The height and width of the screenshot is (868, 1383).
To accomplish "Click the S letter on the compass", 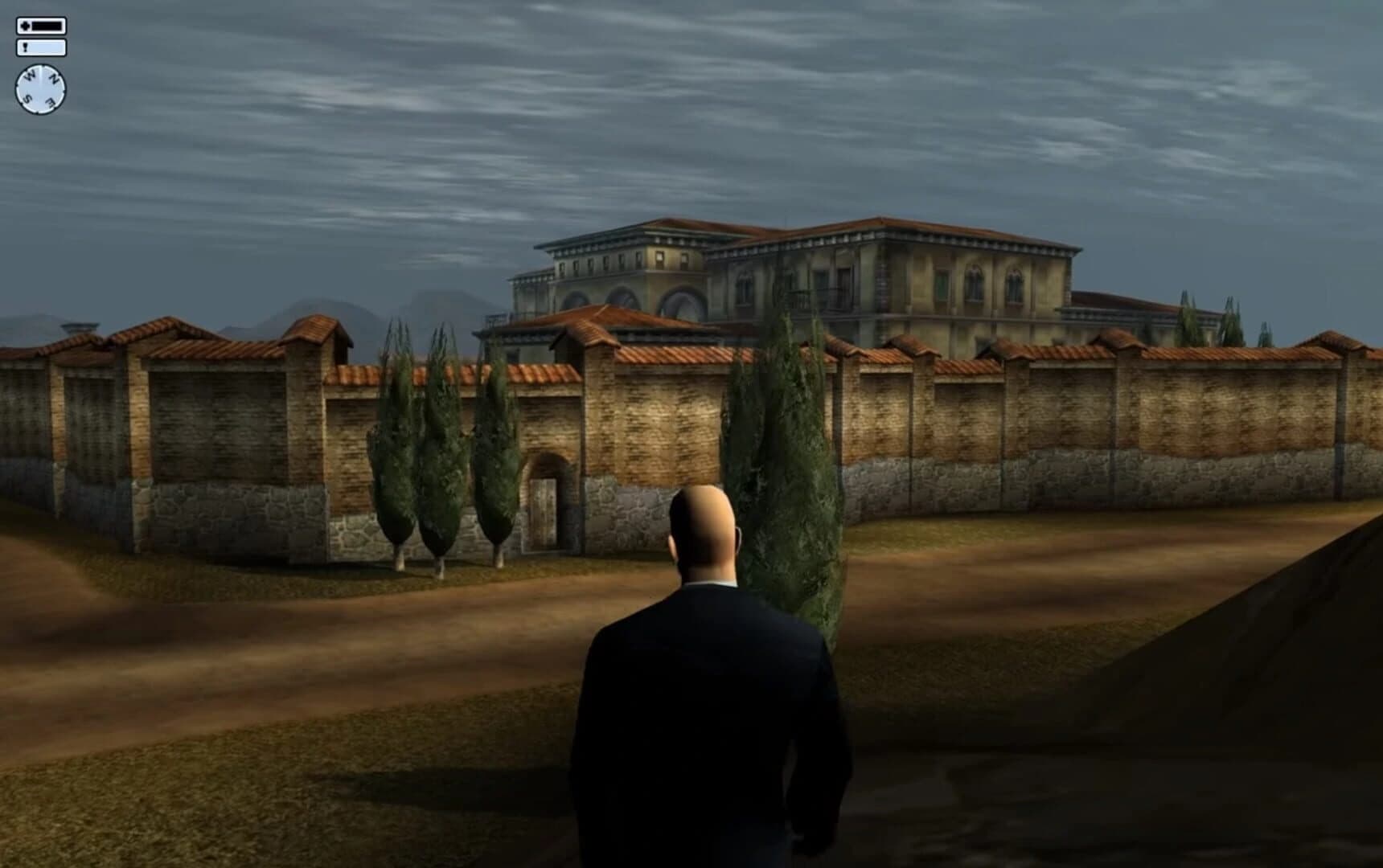I will [x=26, y=98].
